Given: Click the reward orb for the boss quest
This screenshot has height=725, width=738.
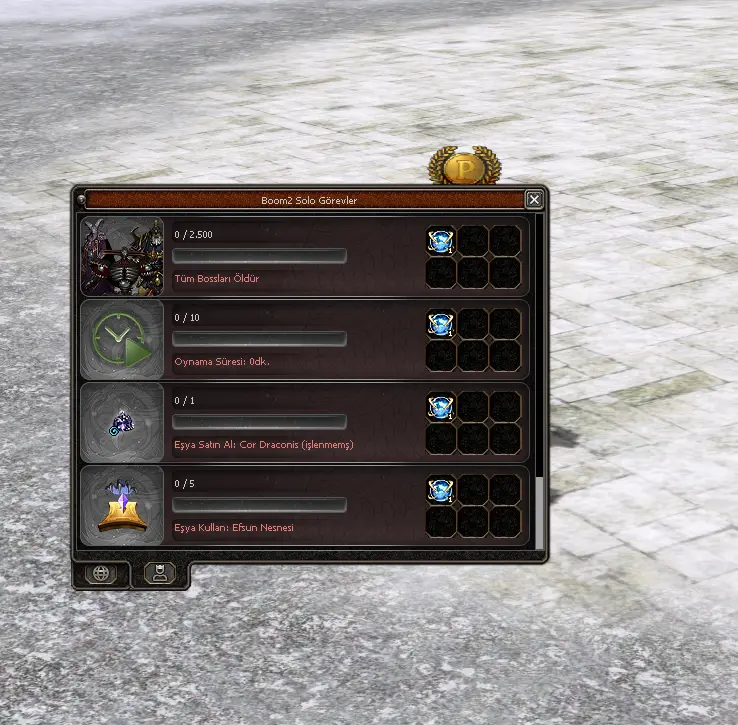Looking at the screenshot, I should pyautogui.click(x=440, y=240).
